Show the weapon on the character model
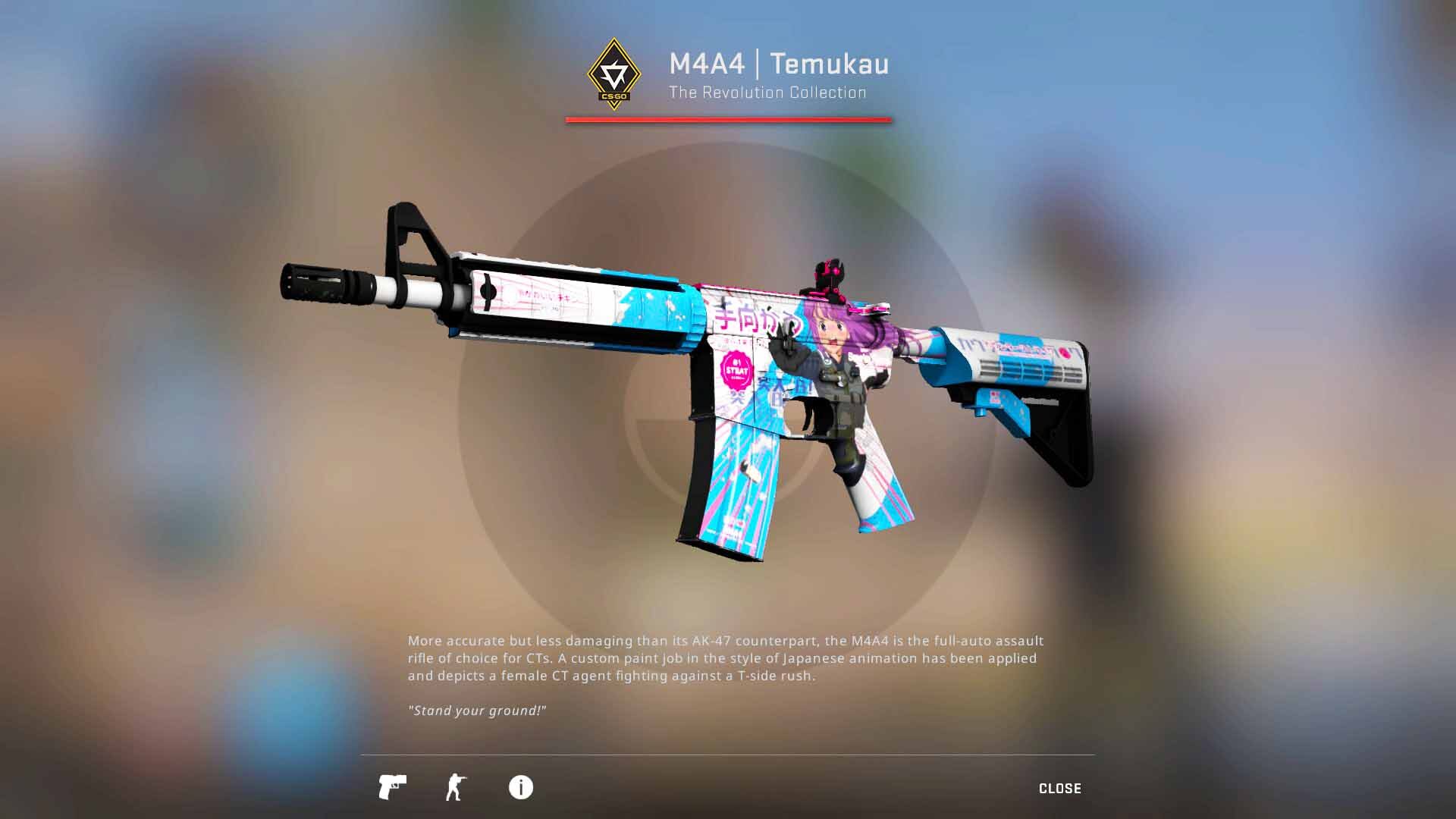The image size is (1456, 819). (x=455, y=787)
